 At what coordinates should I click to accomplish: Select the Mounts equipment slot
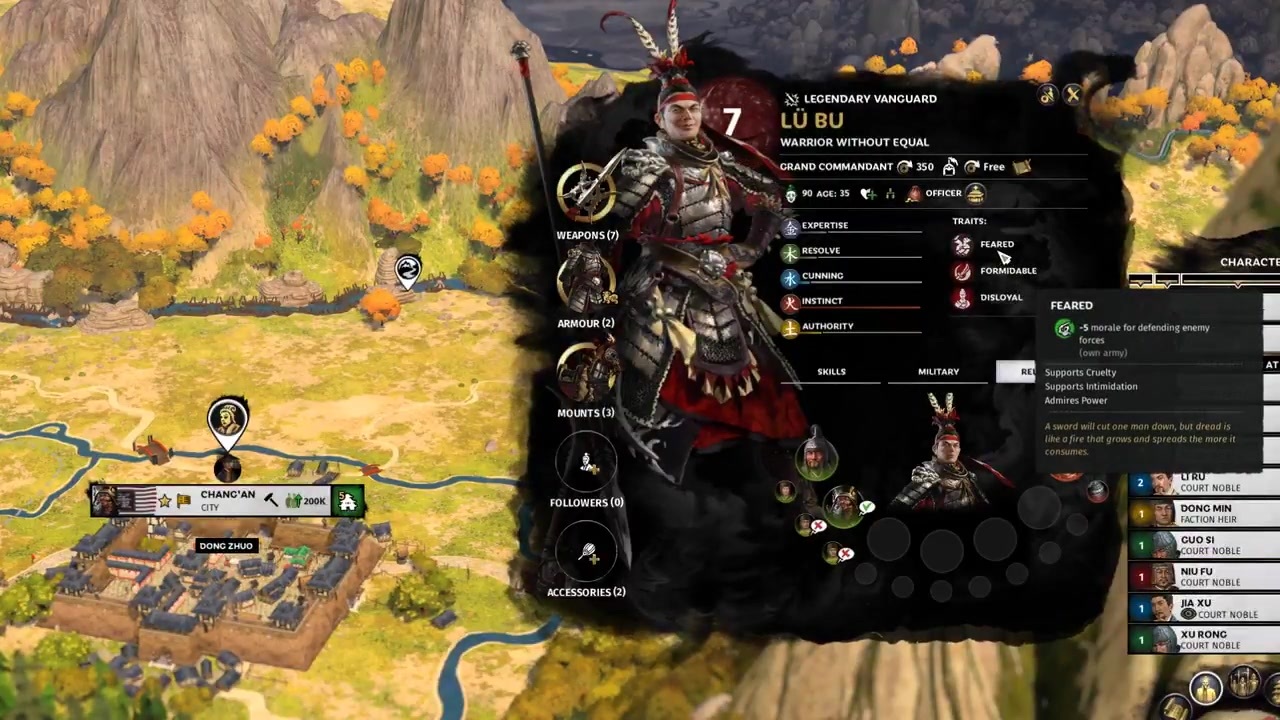pos(587,371)
